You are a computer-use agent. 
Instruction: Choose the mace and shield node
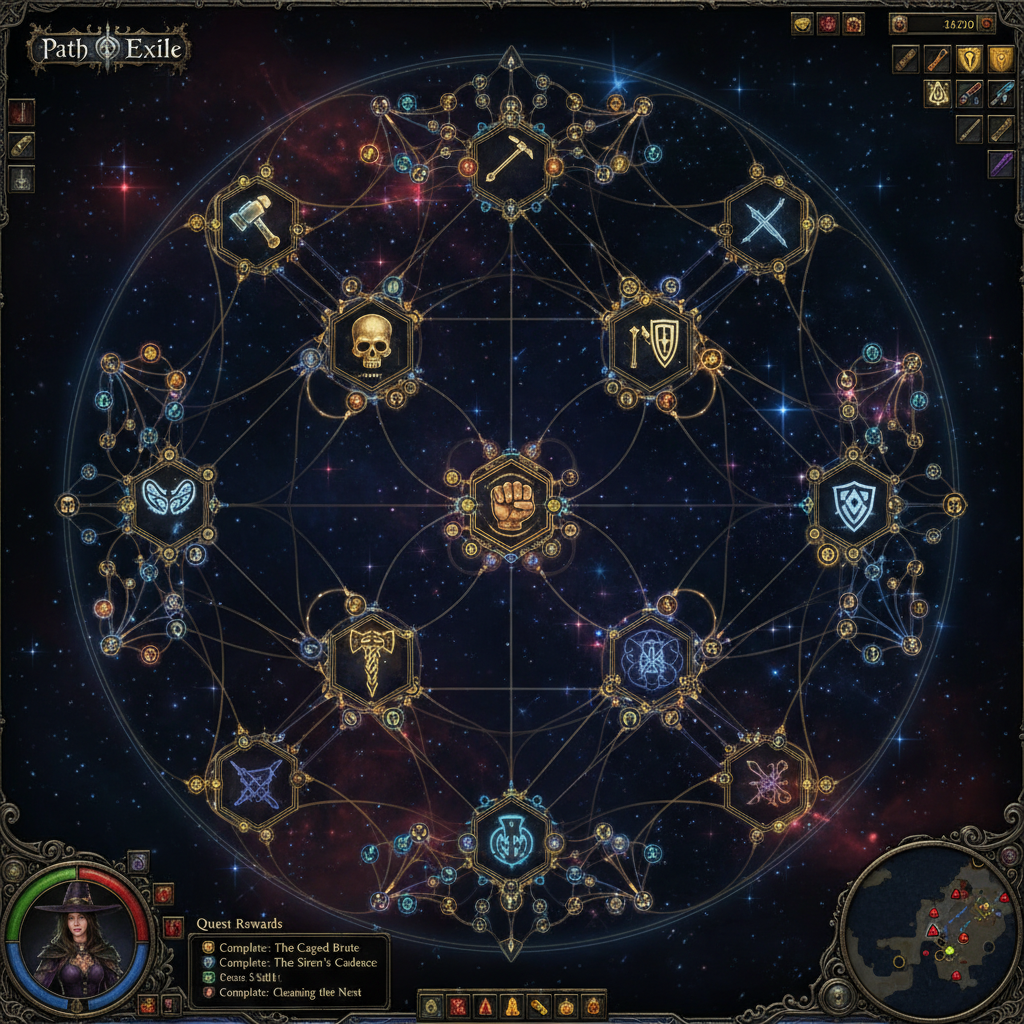tap(653, 344)
